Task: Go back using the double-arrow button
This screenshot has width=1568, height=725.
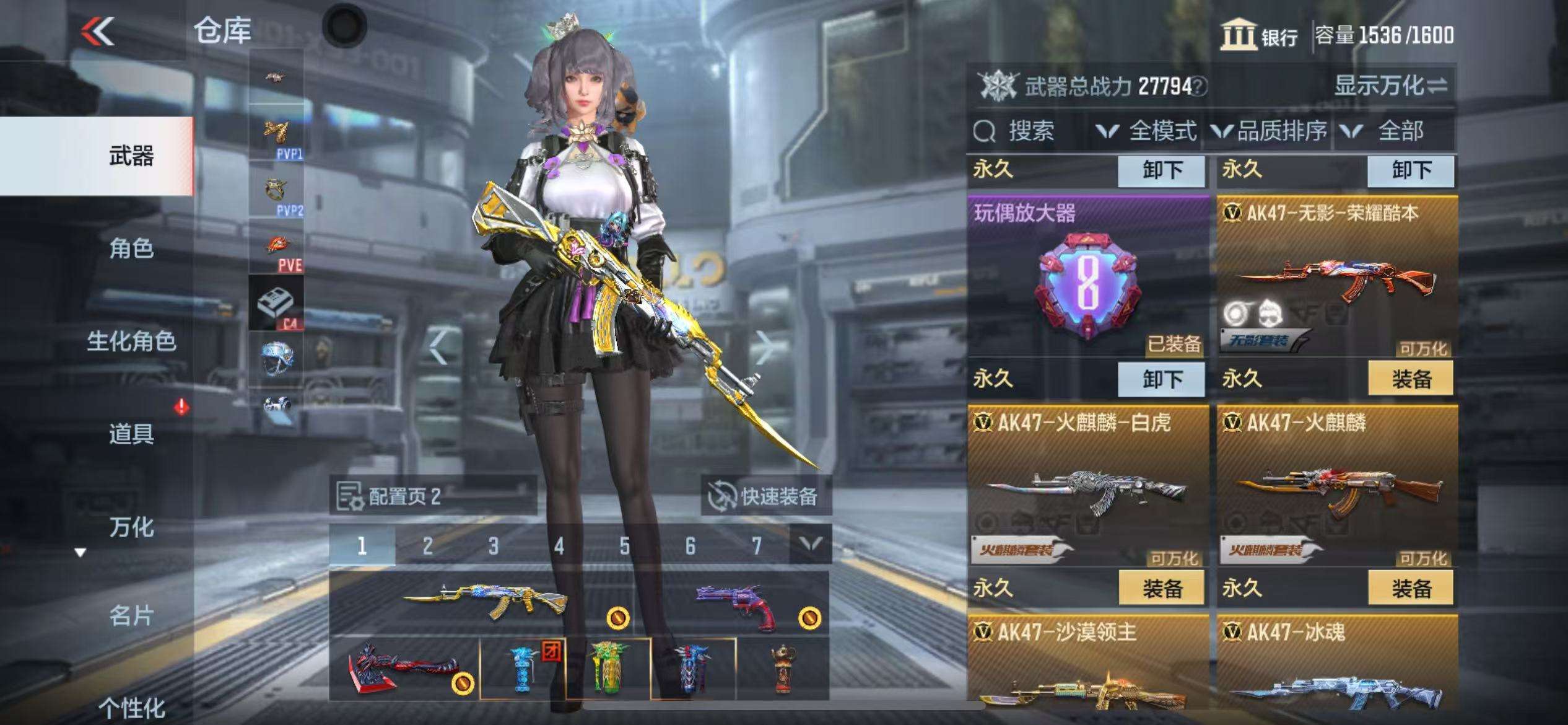Action: [x=99, y=31]
